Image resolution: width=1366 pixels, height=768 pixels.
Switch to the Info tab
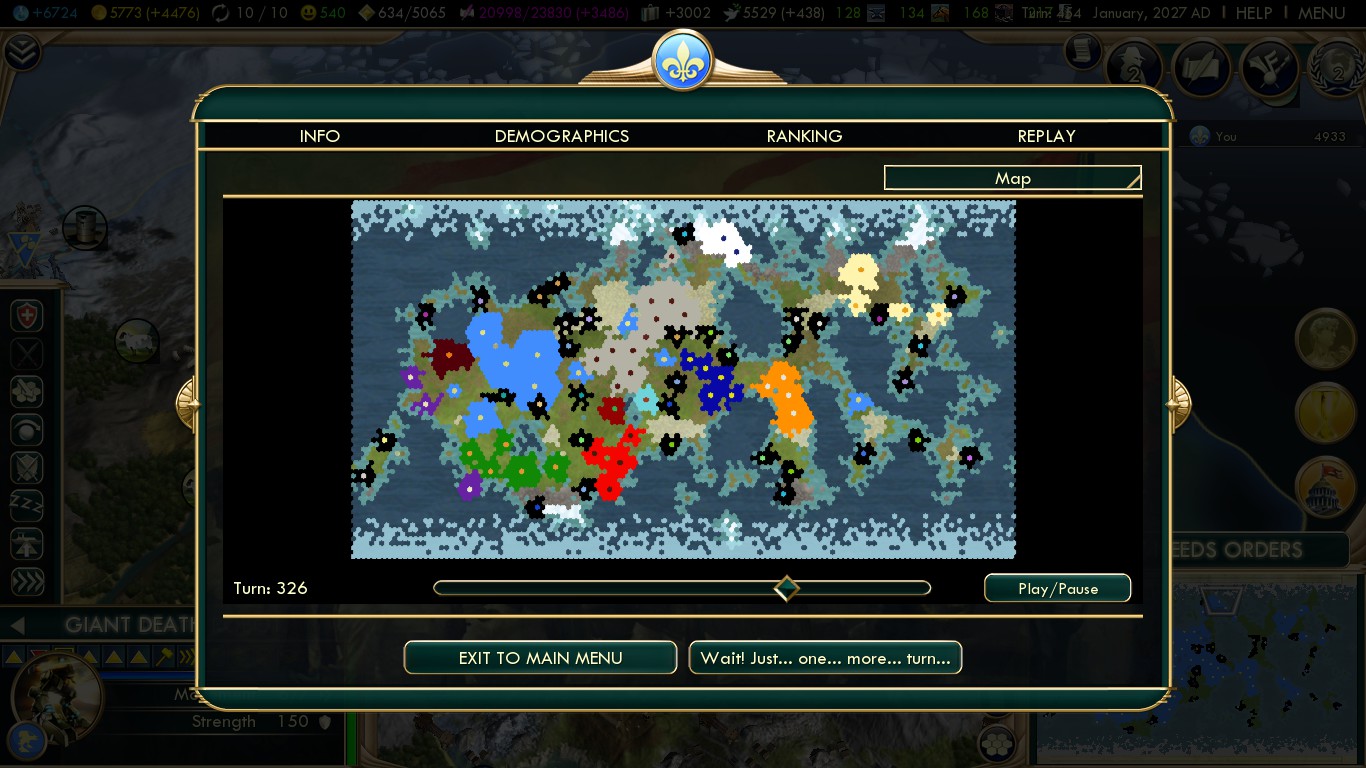coord(320,136)
